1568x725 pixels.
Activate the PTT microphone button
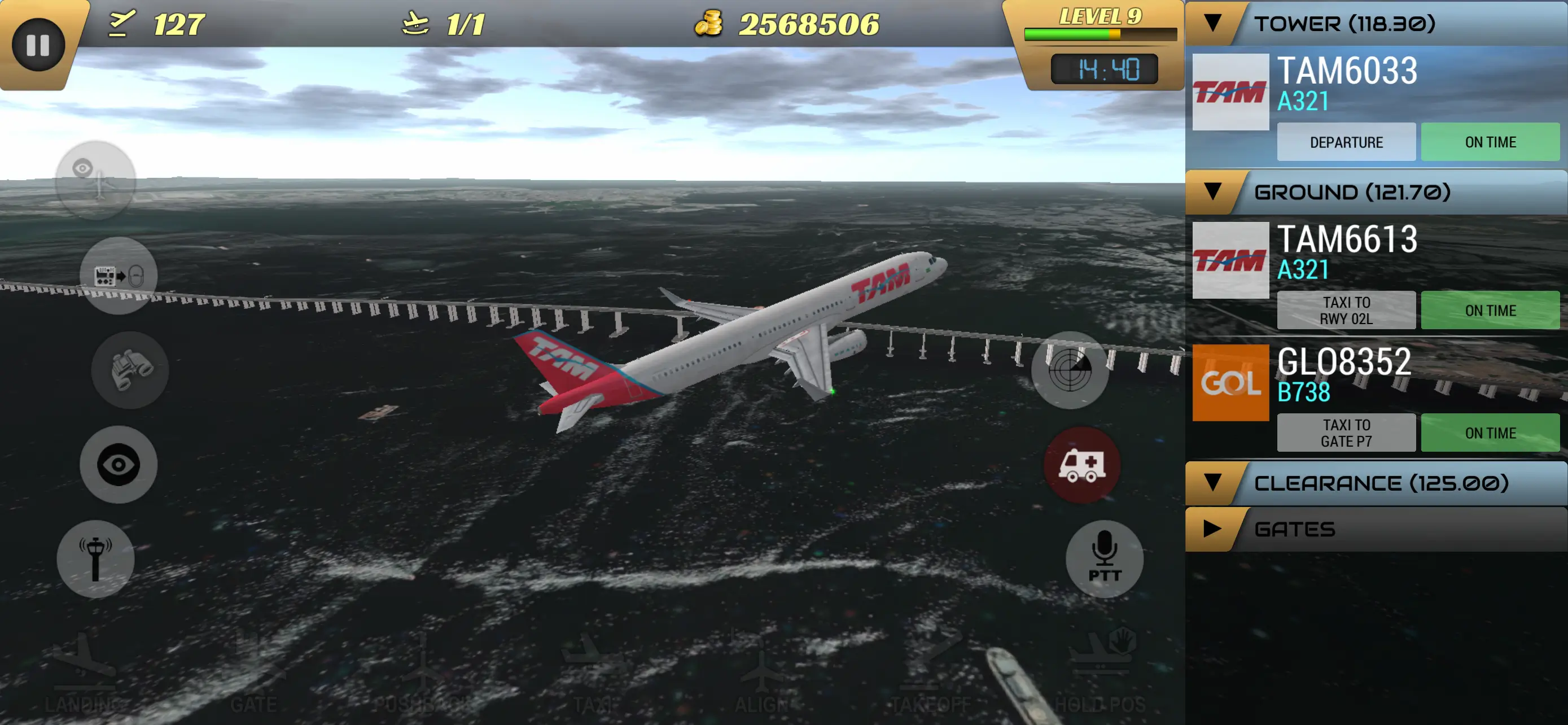click(1104, 559)
